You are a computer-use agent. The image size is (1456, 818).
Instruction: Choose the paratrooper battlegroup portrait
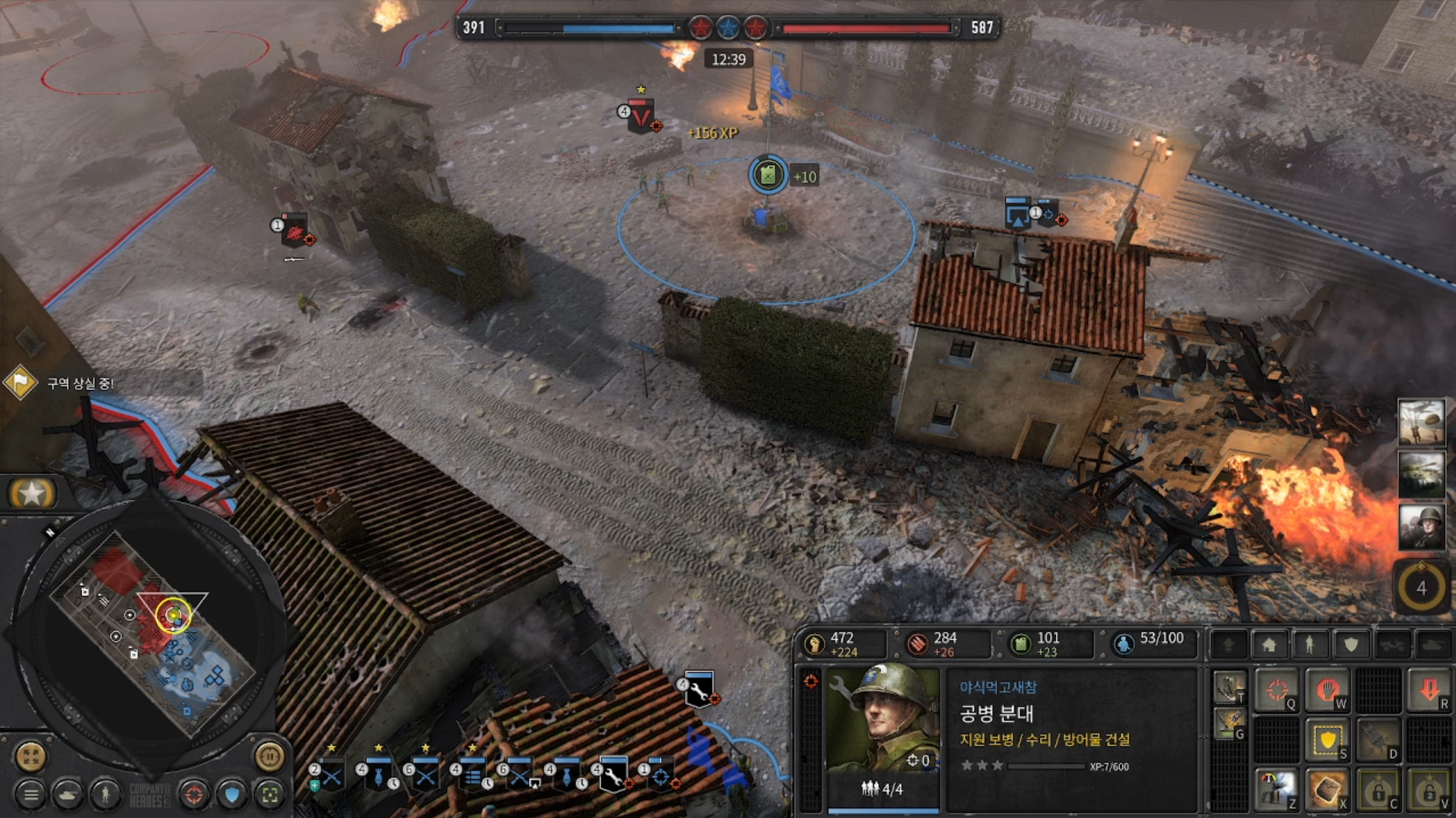[x=1420, y=422]
